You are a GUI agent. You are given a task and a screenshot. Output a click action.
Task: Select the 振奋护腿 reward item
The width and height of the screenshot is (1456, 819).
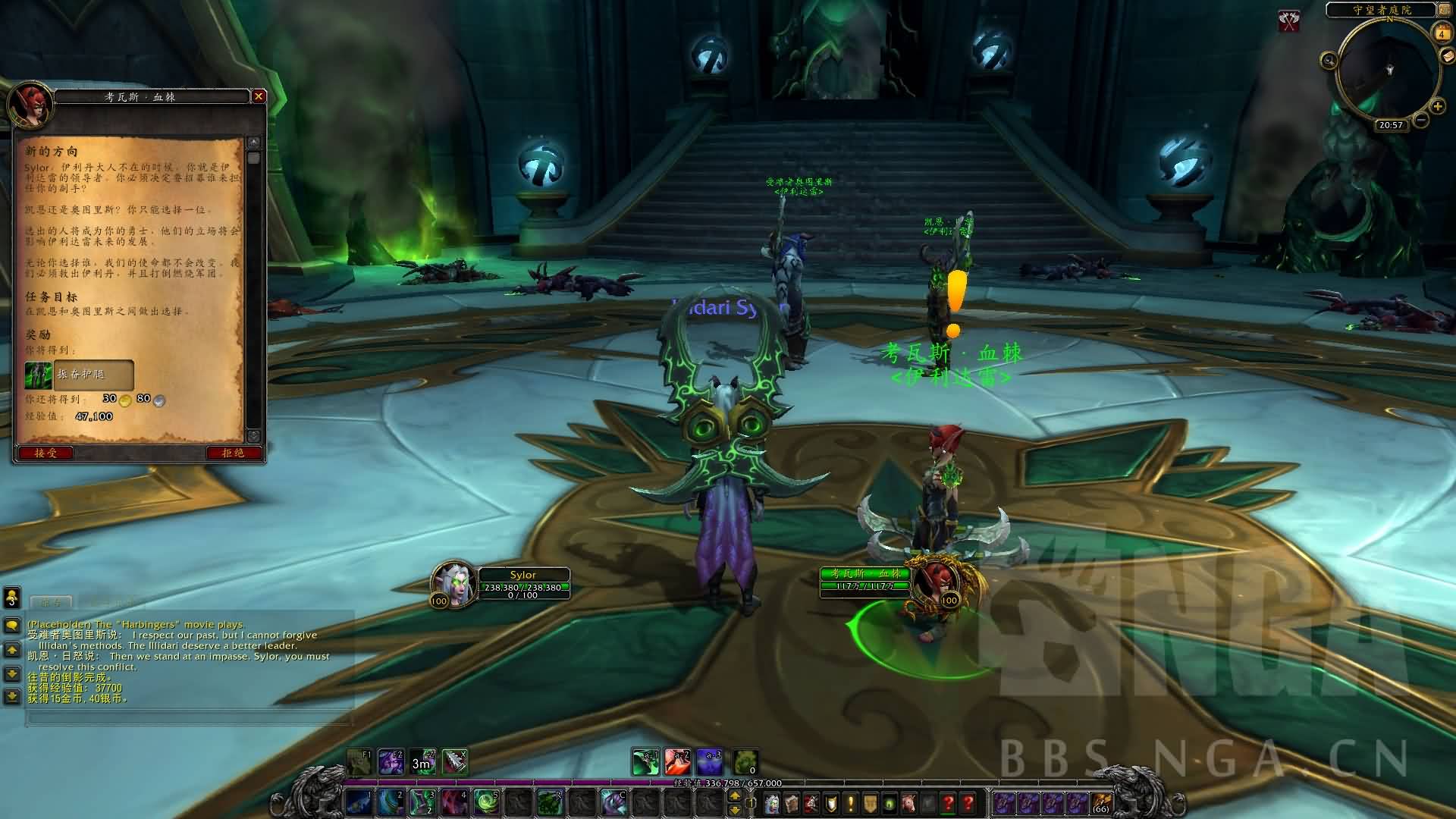(79, 375)
